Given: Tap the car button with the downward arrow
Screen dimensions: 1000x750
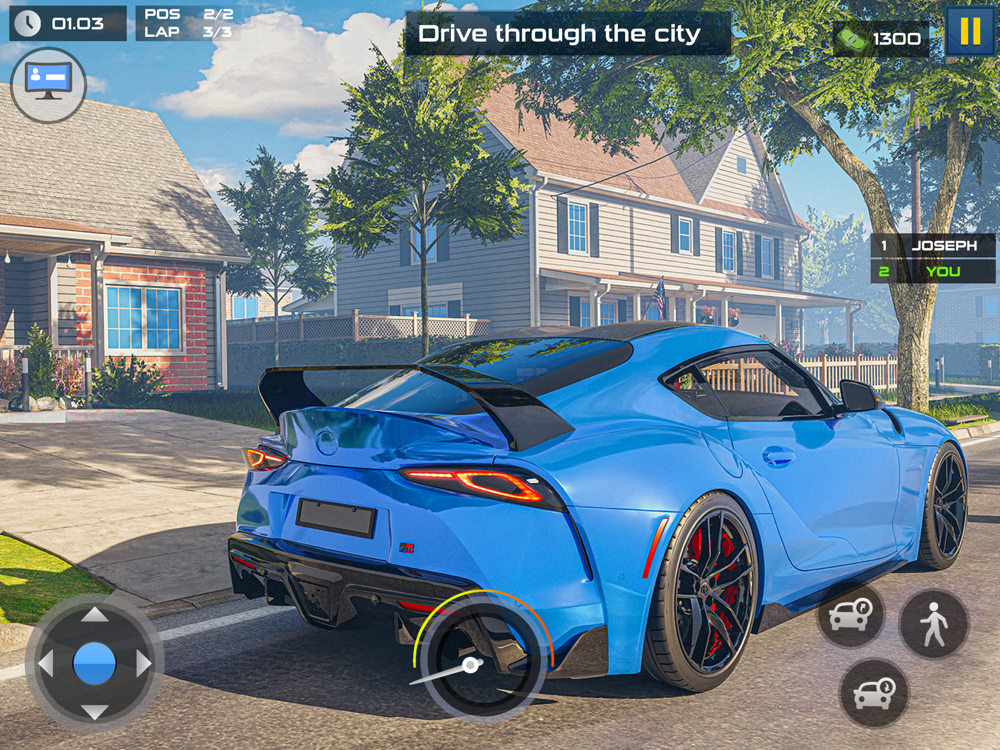Looking at the screenshot, I should click(x=874, y=693).
